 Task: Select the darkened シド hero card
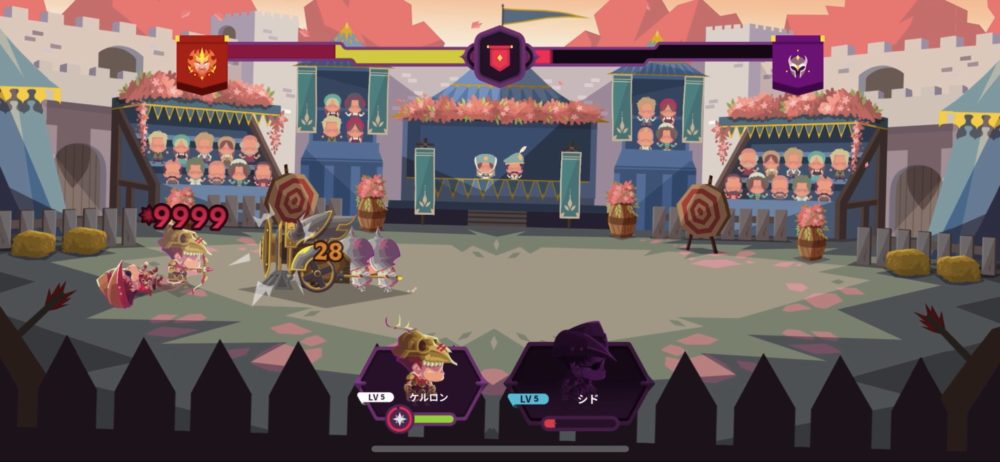(578, 377)
